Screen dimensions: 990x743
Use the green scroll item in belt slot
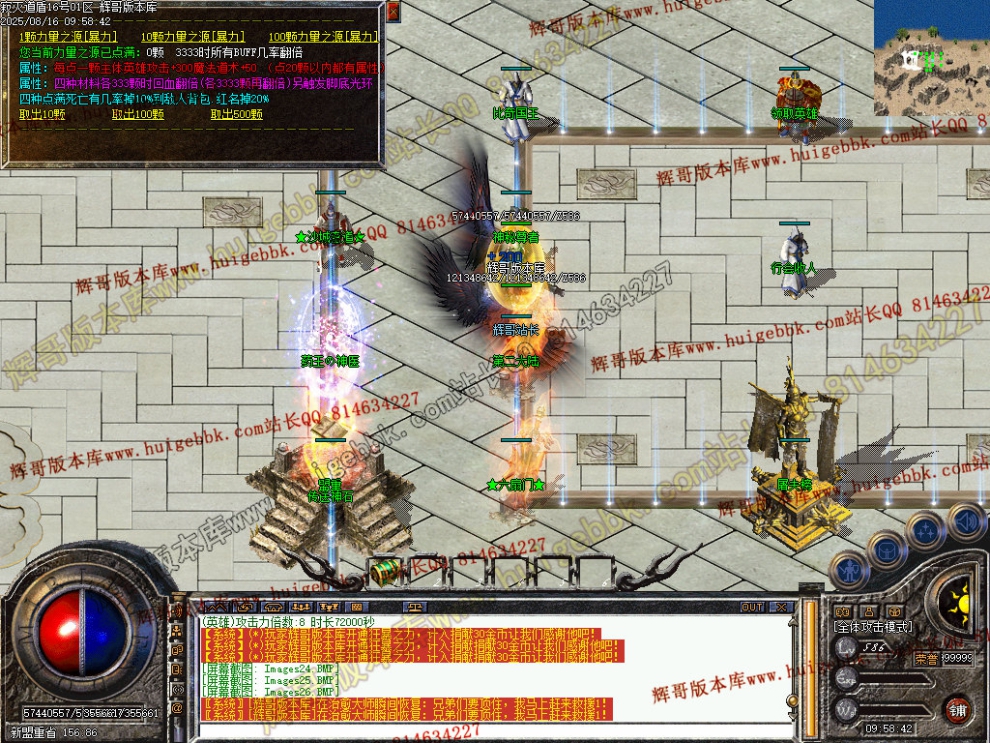[384, 570]
